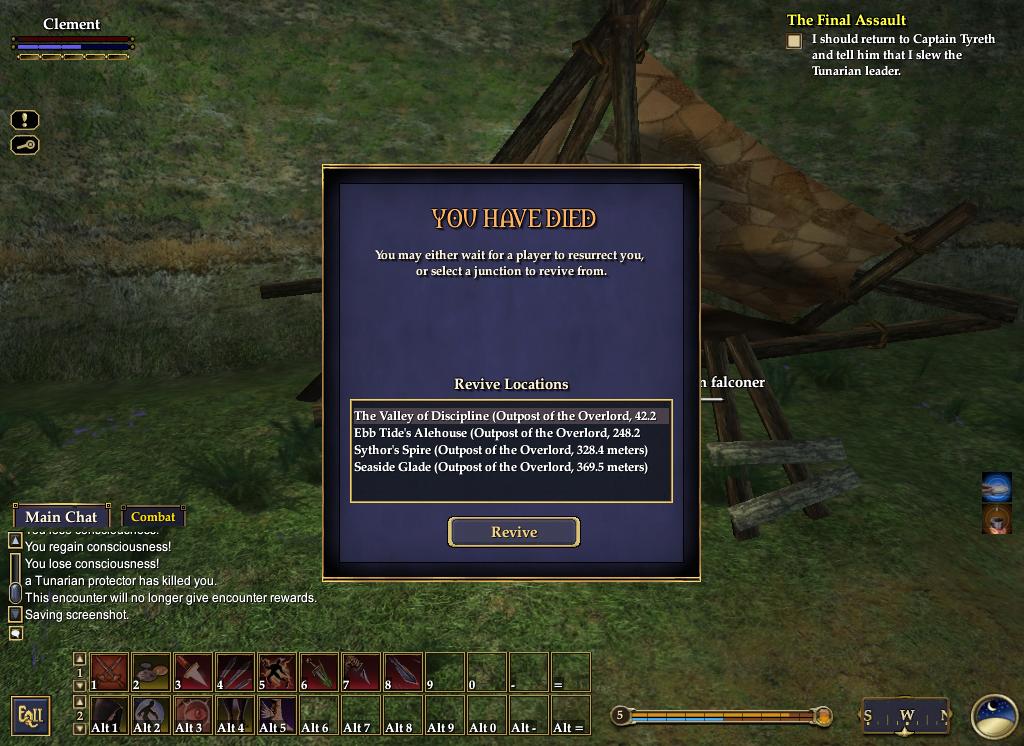Viewport: 1024px width, 746px height.
Task: Open the key icon below the alert icon
Action: point(25,145)
